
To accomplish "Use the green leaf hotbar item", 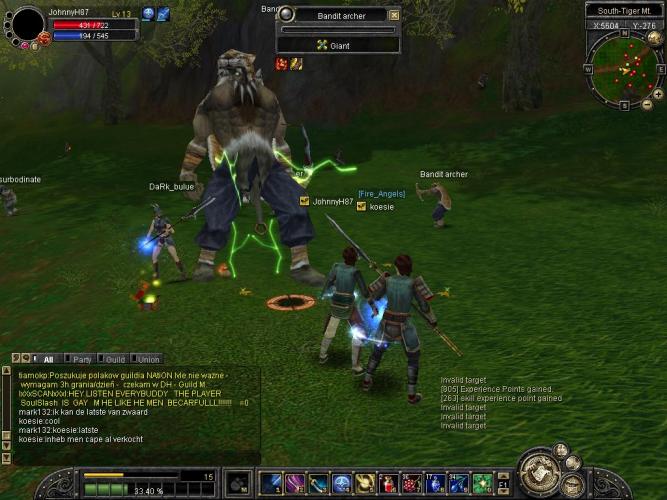I will pyautogui.click(x=482, y=484).
